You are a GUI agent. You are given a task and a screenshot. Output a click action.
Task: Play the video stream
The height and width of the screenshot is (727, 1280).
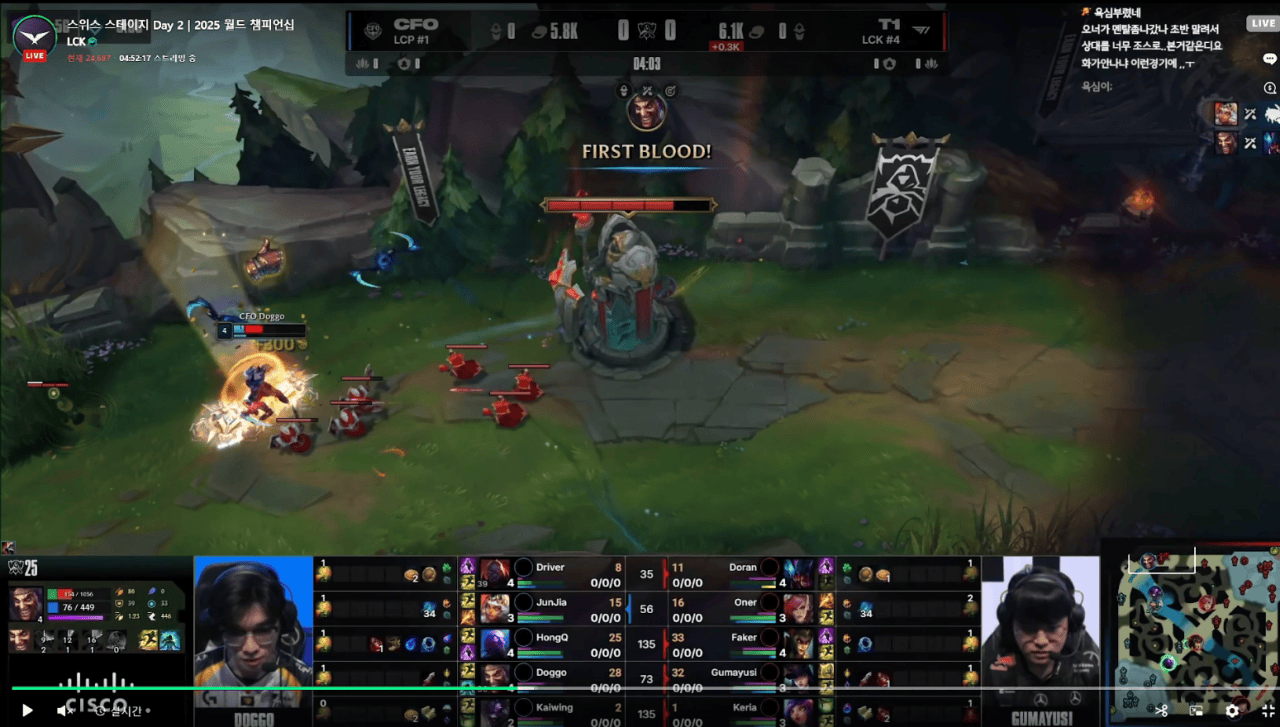point(27,710)
